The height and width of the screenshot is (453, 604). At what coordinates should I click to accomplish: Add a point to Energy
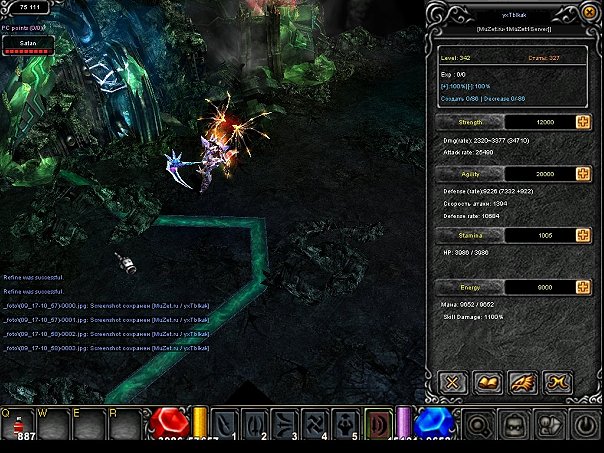click(x=583, y=287)
